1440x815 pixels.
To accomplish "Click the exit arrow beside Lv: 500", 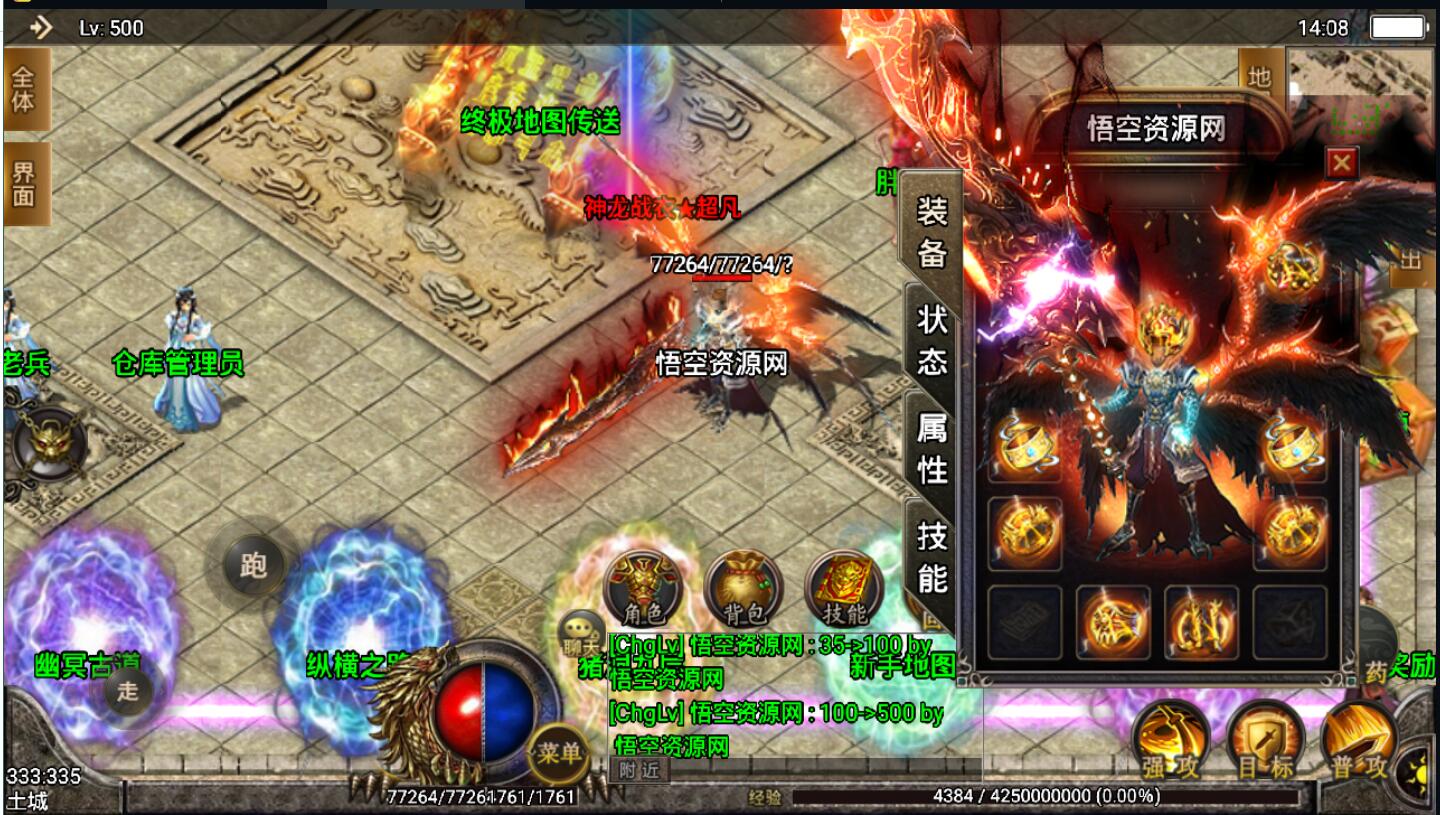I will pos(41,27).
